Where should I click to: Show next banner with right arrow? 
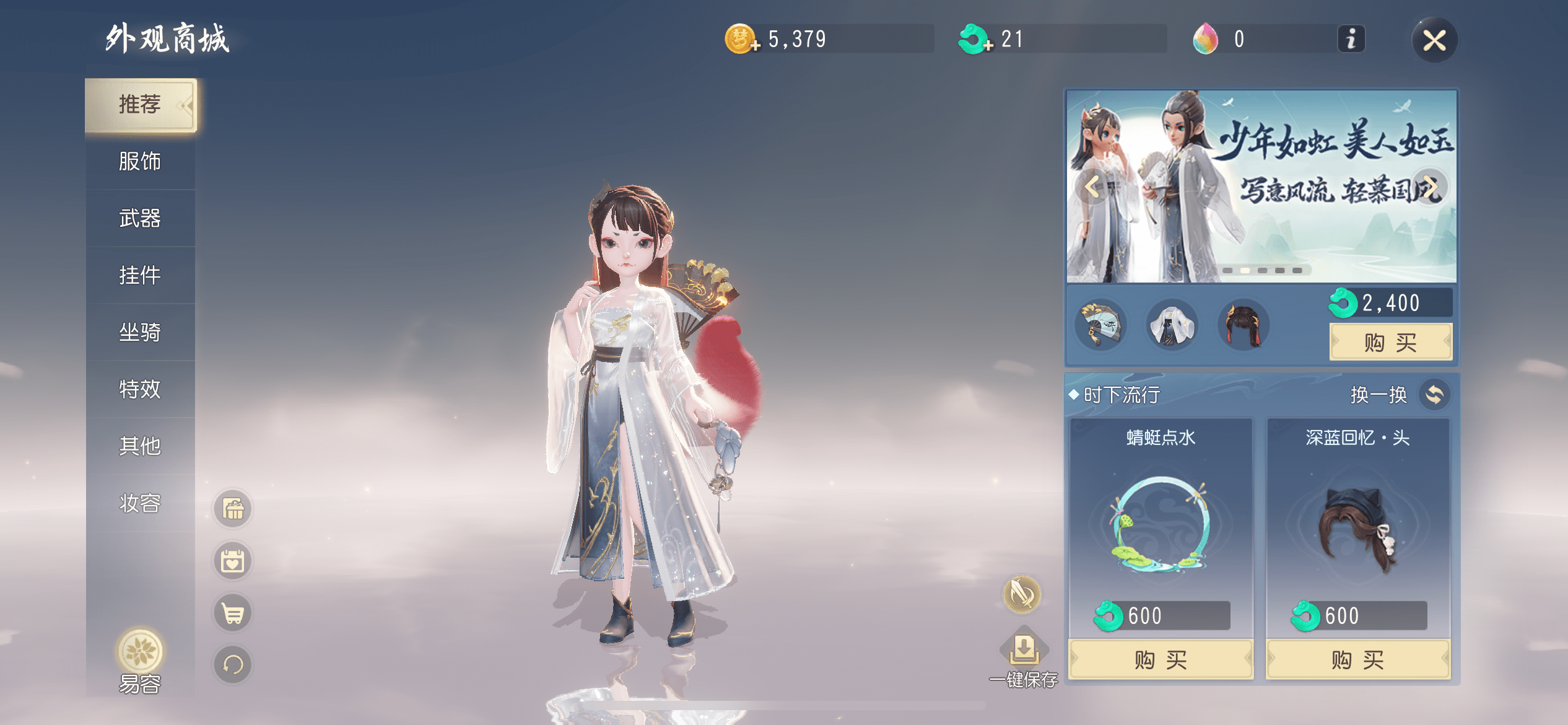pyautogui.click(x=1430, y=187)
